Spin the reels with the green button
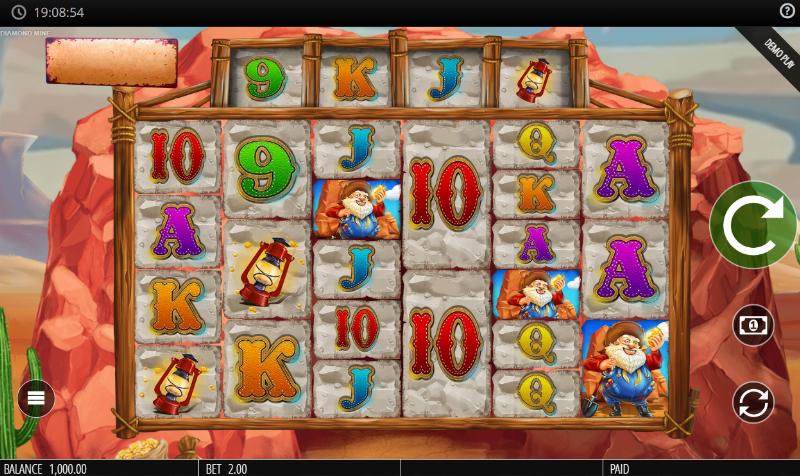The width and height of the screenshot is (800, 476). click(752, 226)
